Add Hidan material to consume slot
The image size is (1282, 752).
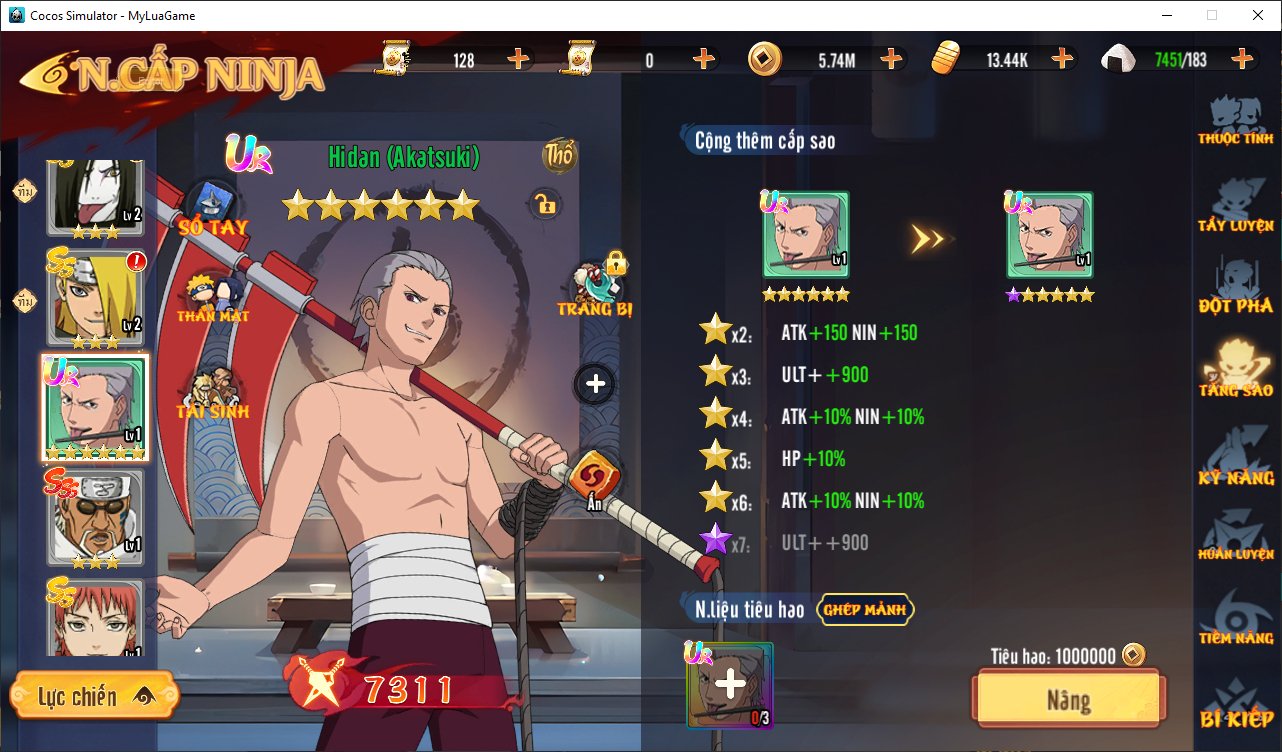[730, 685]
